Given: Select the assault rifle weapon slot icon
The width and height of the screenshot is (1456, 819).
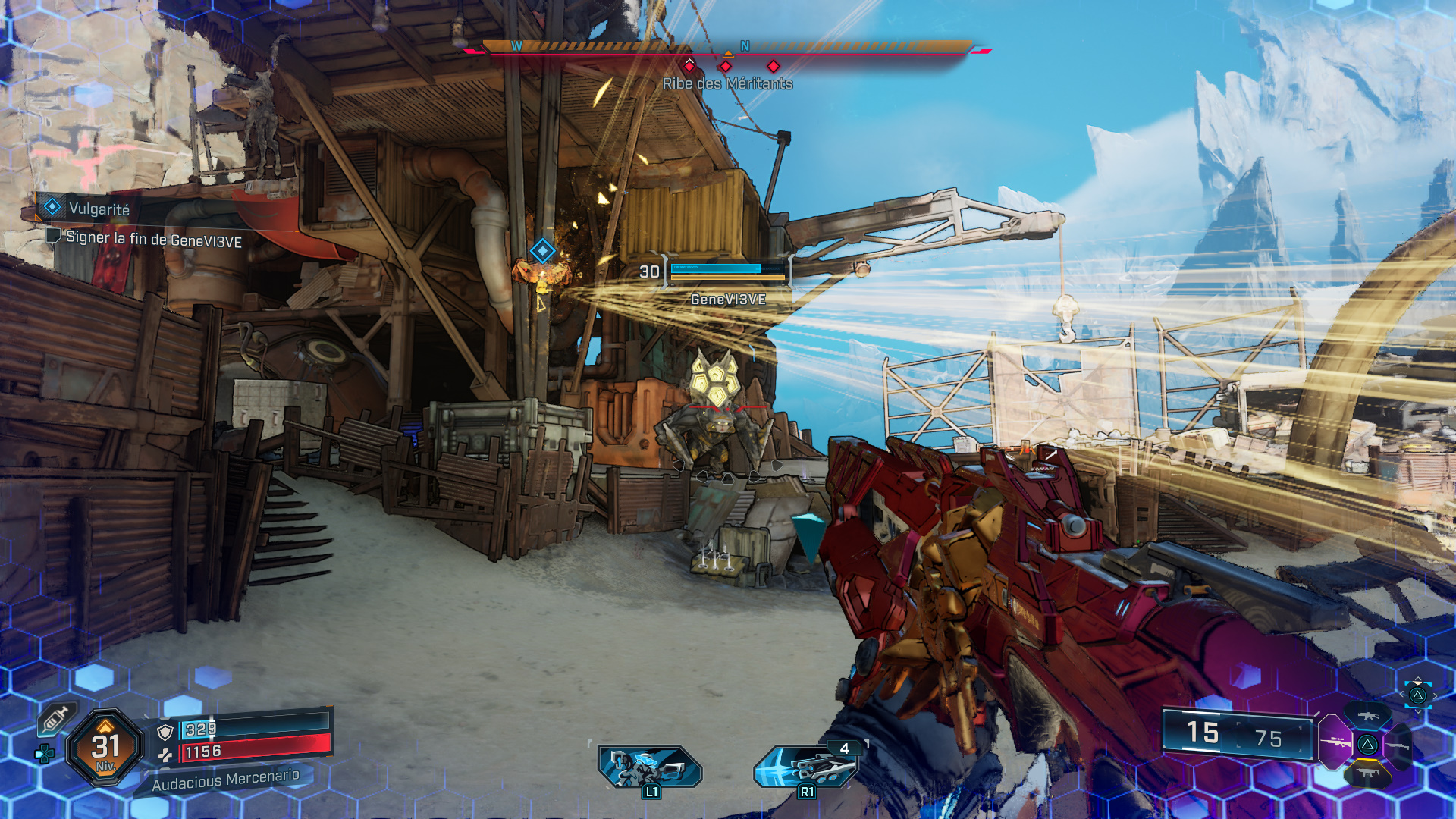Looking at the screenshot, I should [x=1368, y=717].
